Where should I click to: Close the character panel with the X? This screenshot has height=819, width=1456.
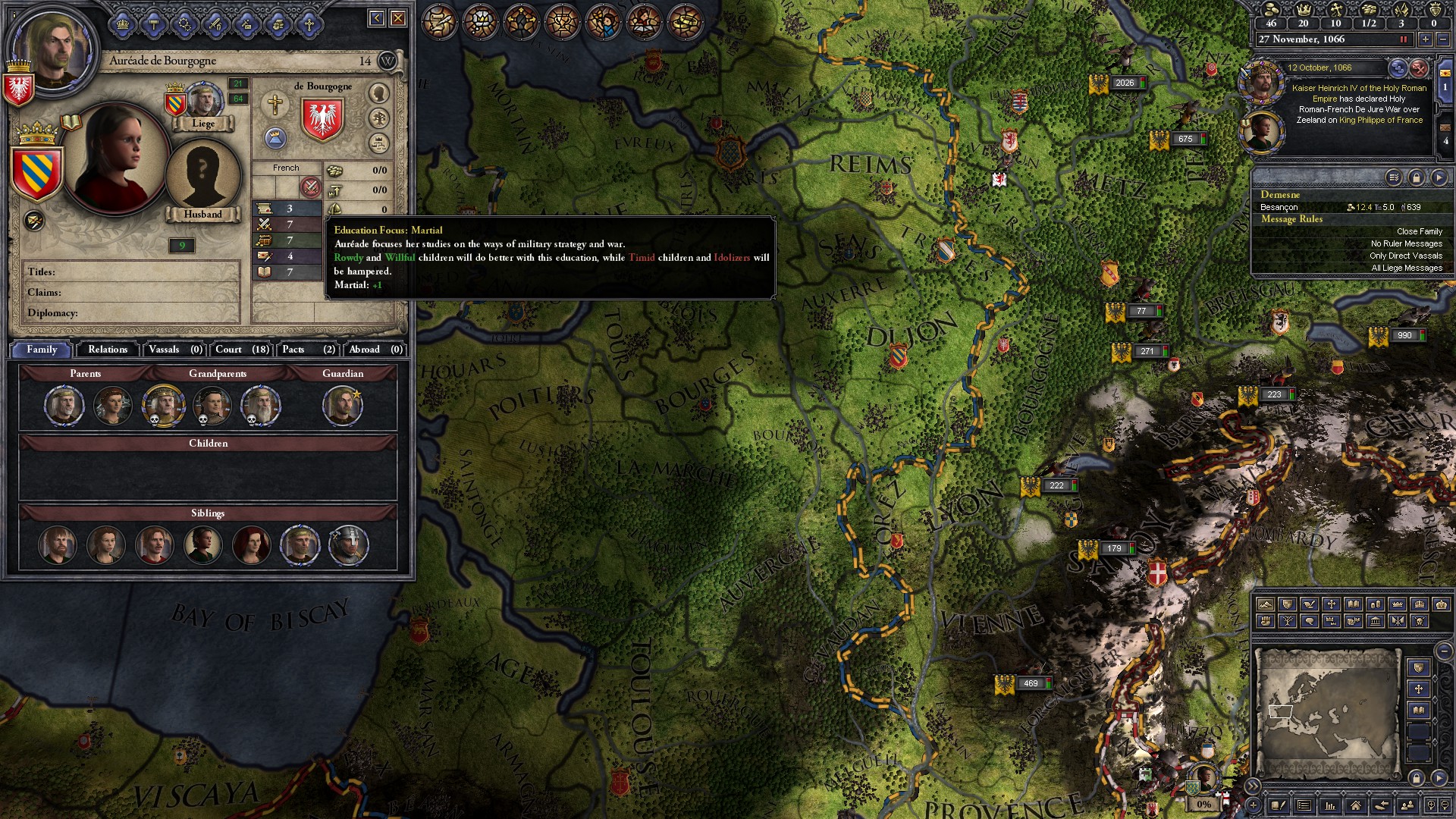(398, 18)
